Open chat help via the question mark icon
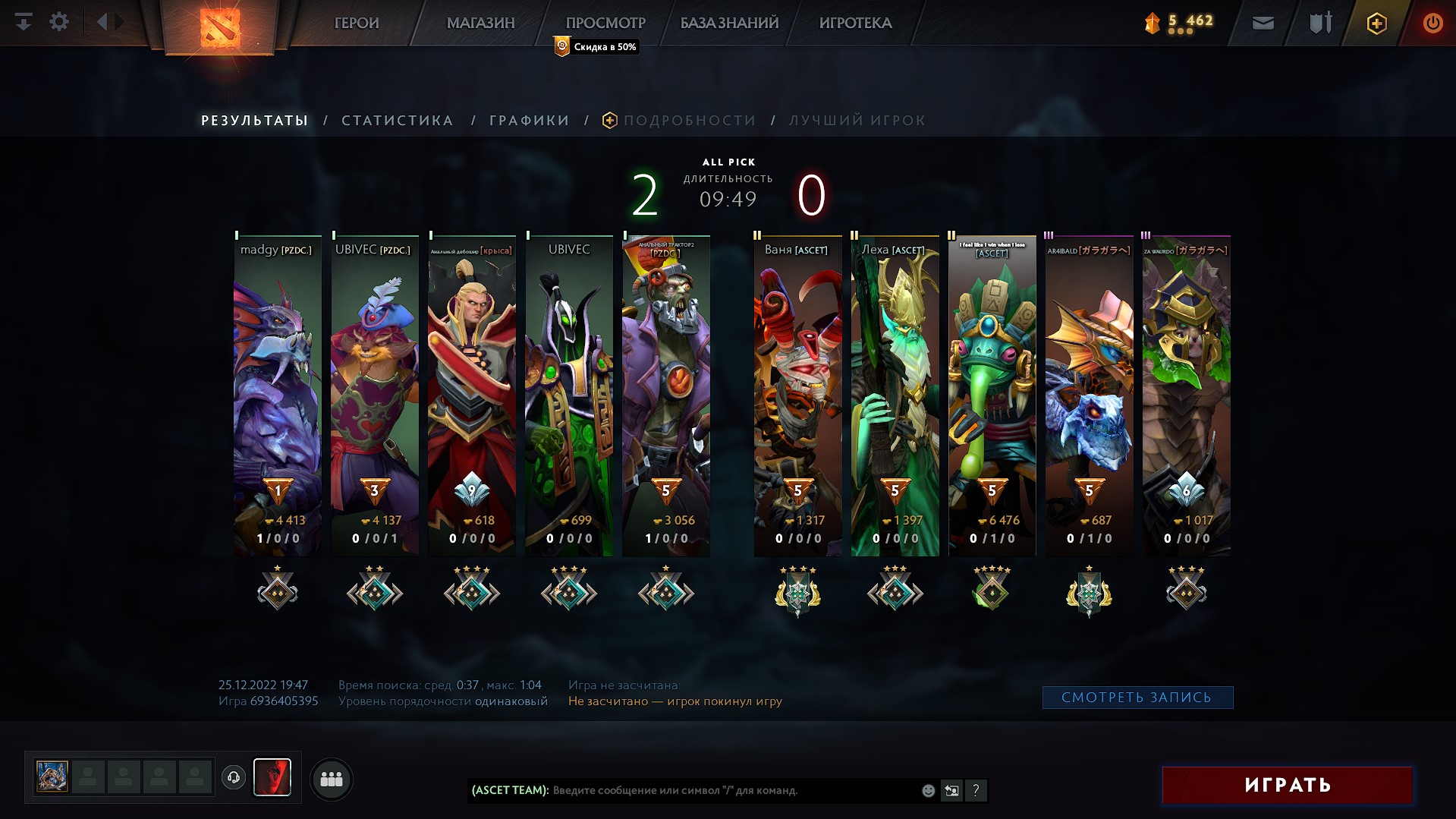This screenshot has width=1456, height=819. click(x=975, y=790)
